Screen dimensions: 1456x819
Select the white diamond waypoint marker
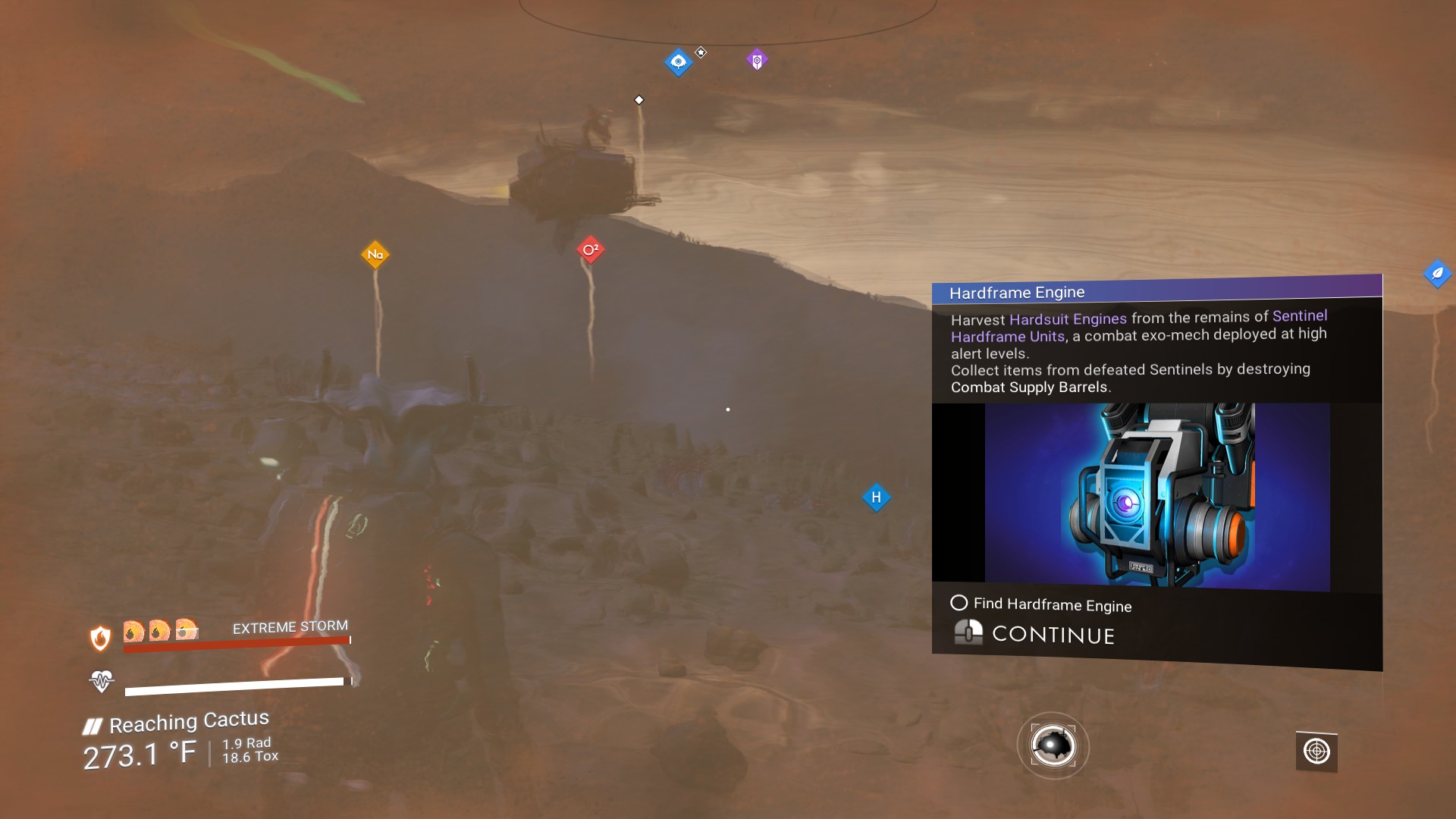click(x=639, y=100)
